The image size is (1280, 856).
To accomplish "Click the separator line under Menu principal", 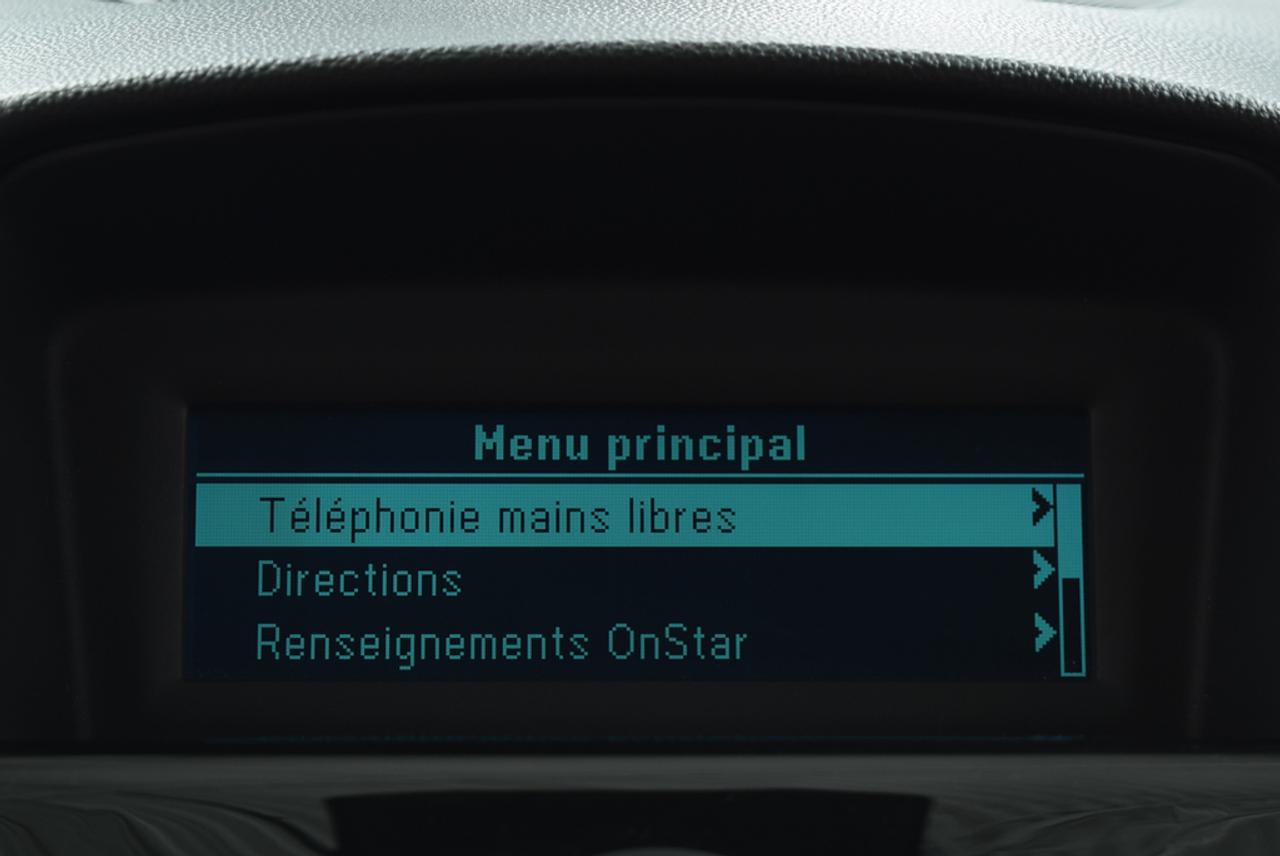I will click(640, 470).
